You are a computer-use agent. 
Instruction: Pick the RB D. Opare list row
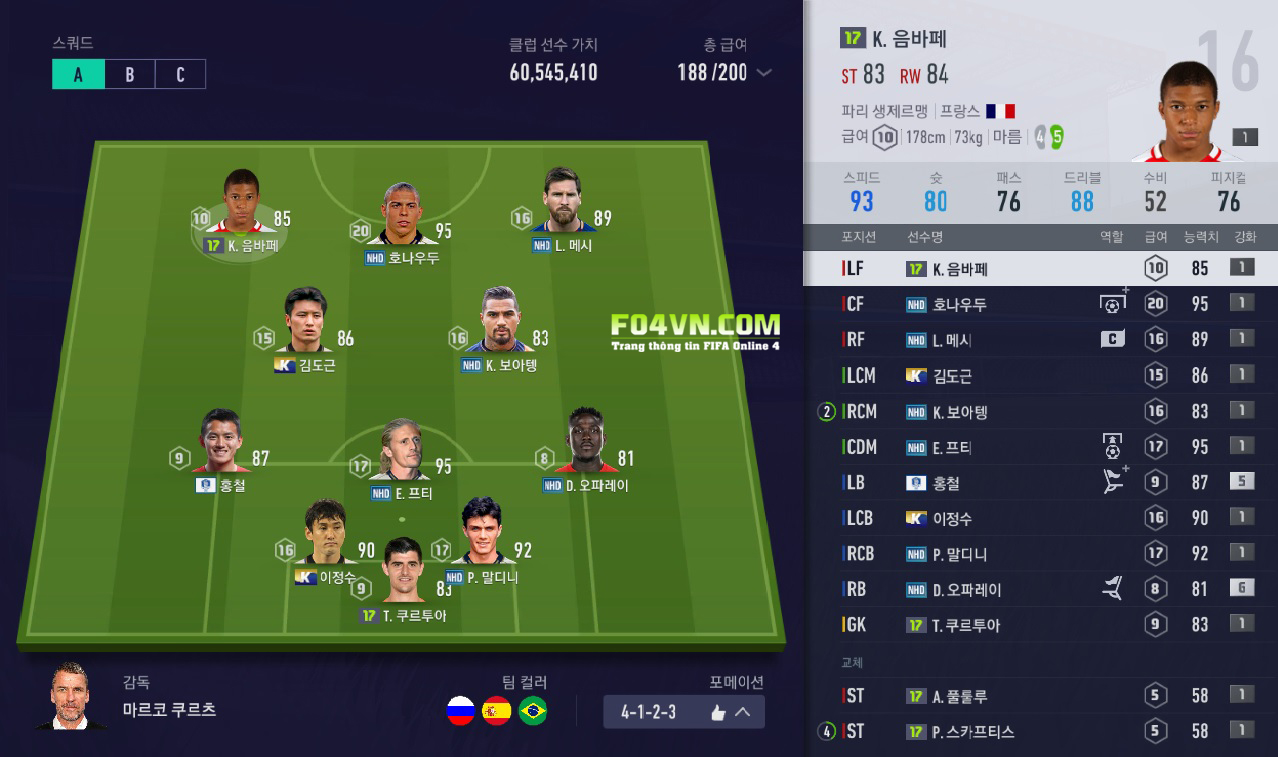tap(1040, 589)
